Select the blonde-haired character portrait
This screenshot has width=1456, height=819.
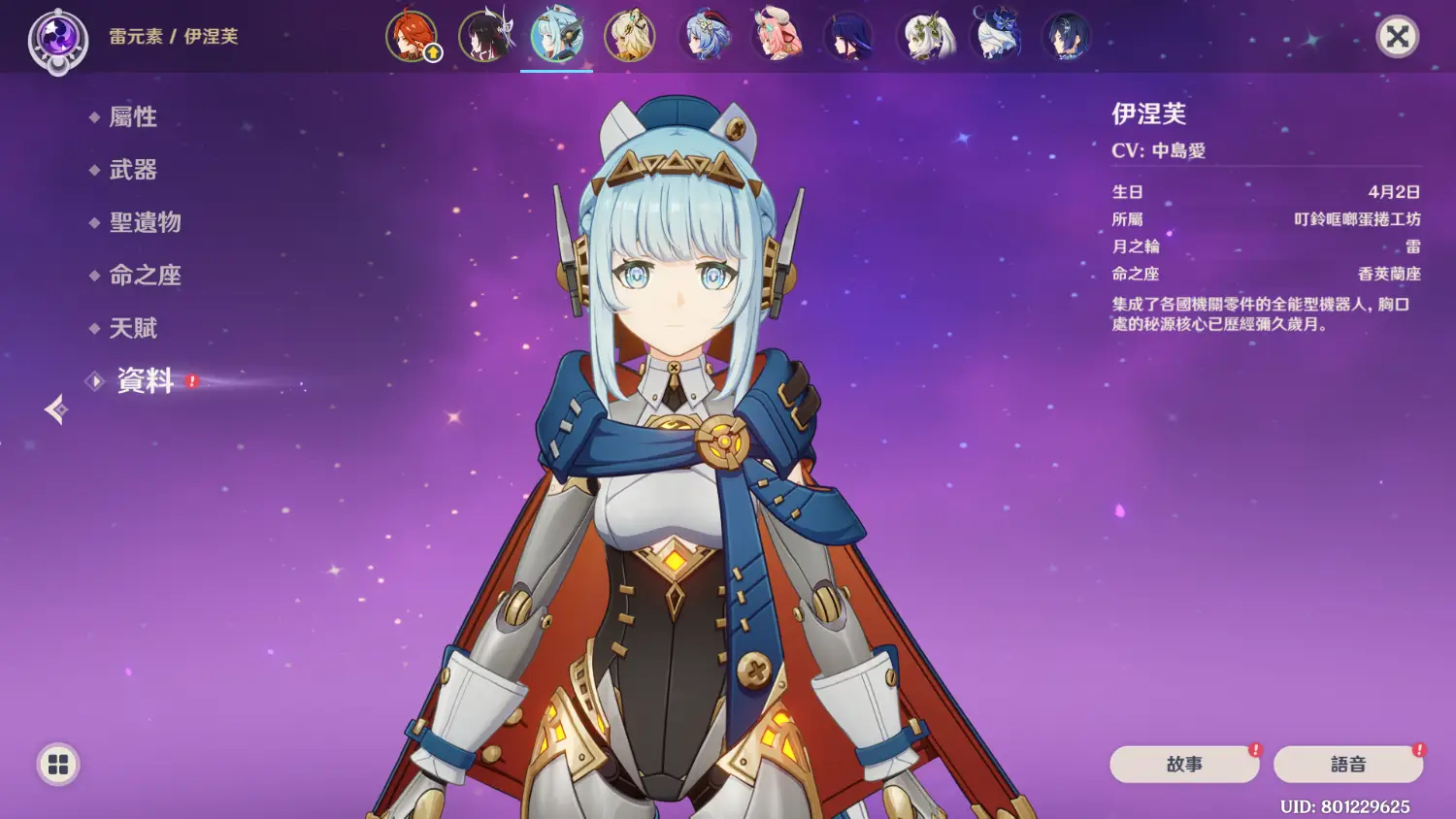(630, 37)
